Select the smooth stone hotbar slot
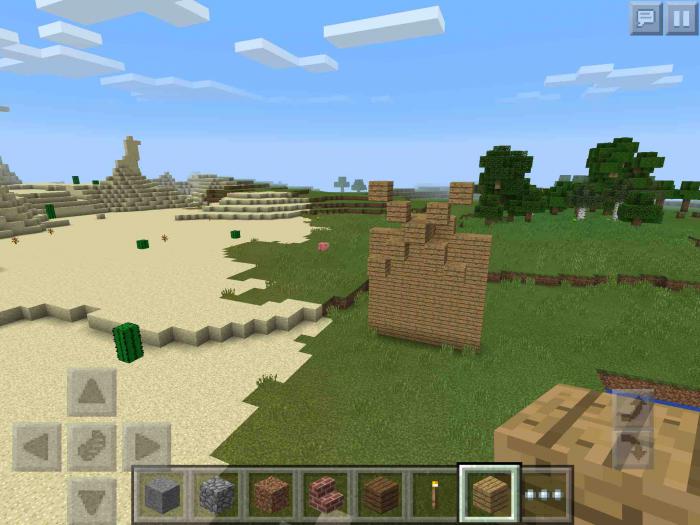This screenshot has height=525, width=700. (x=161, y=494)
